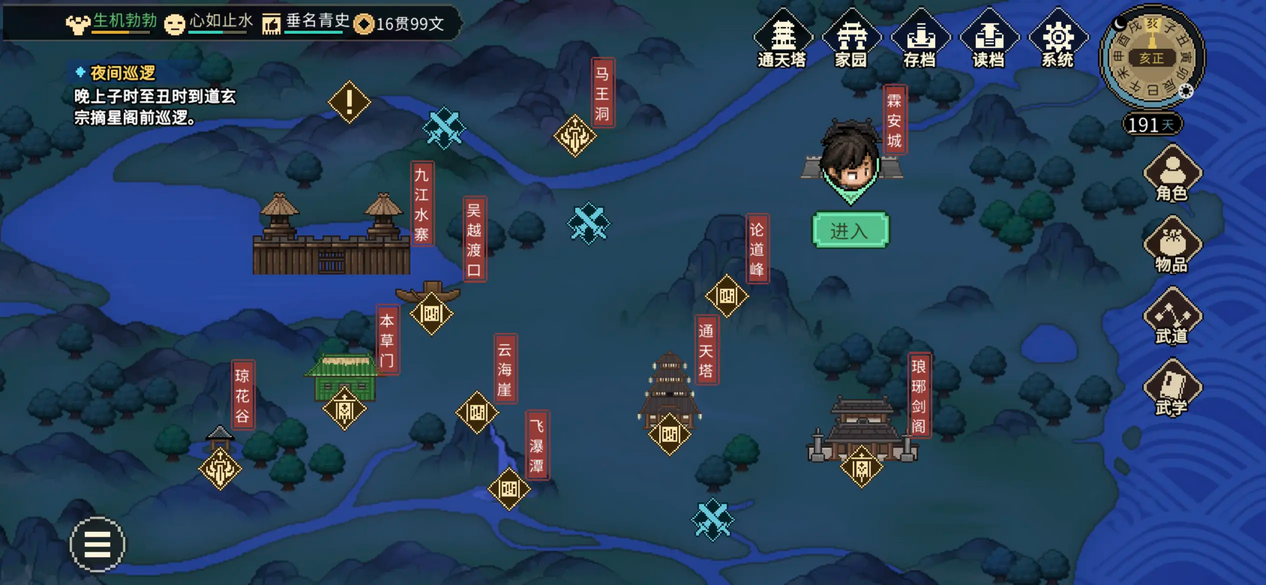
Task: Click the green 进入 enter button
Action: [x=850, y=231]
